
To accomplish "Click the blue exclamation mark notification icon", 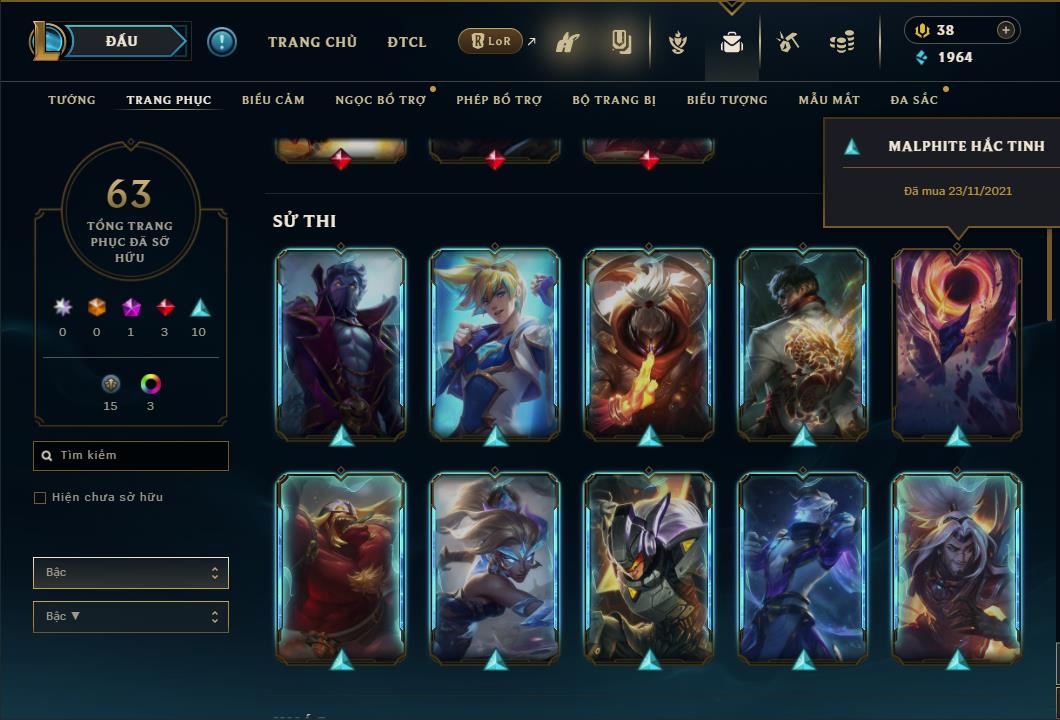I will [x=222, y=42].
